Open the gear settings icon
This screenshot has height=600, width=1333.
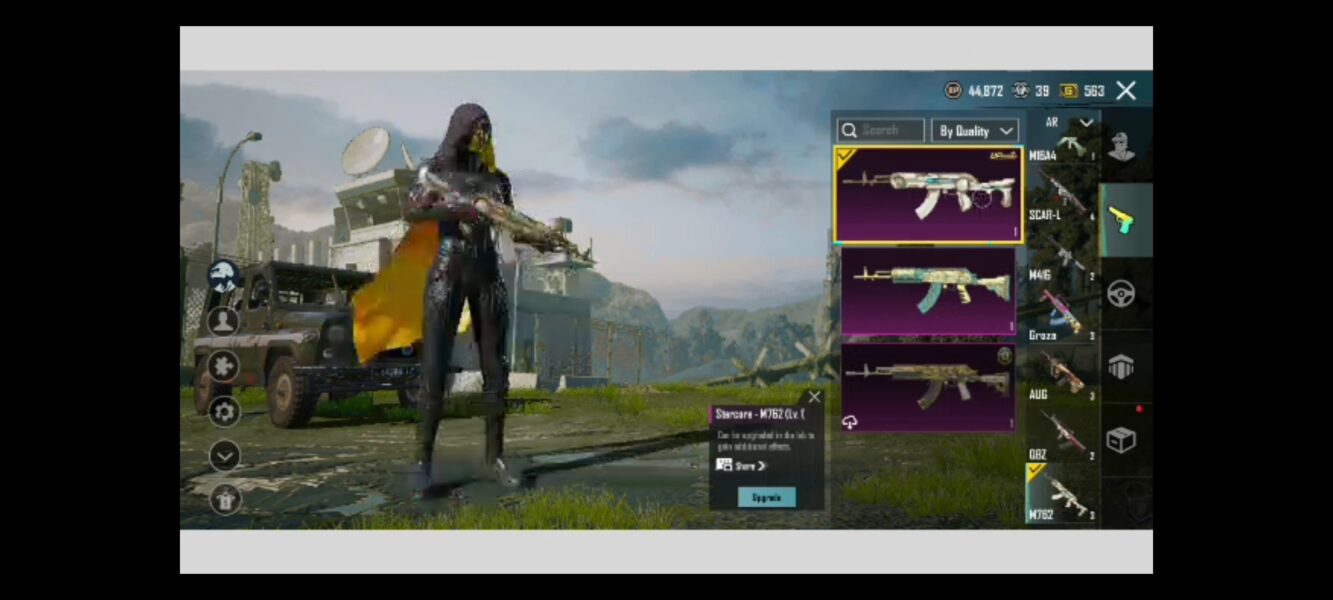[x=224, y=411]
